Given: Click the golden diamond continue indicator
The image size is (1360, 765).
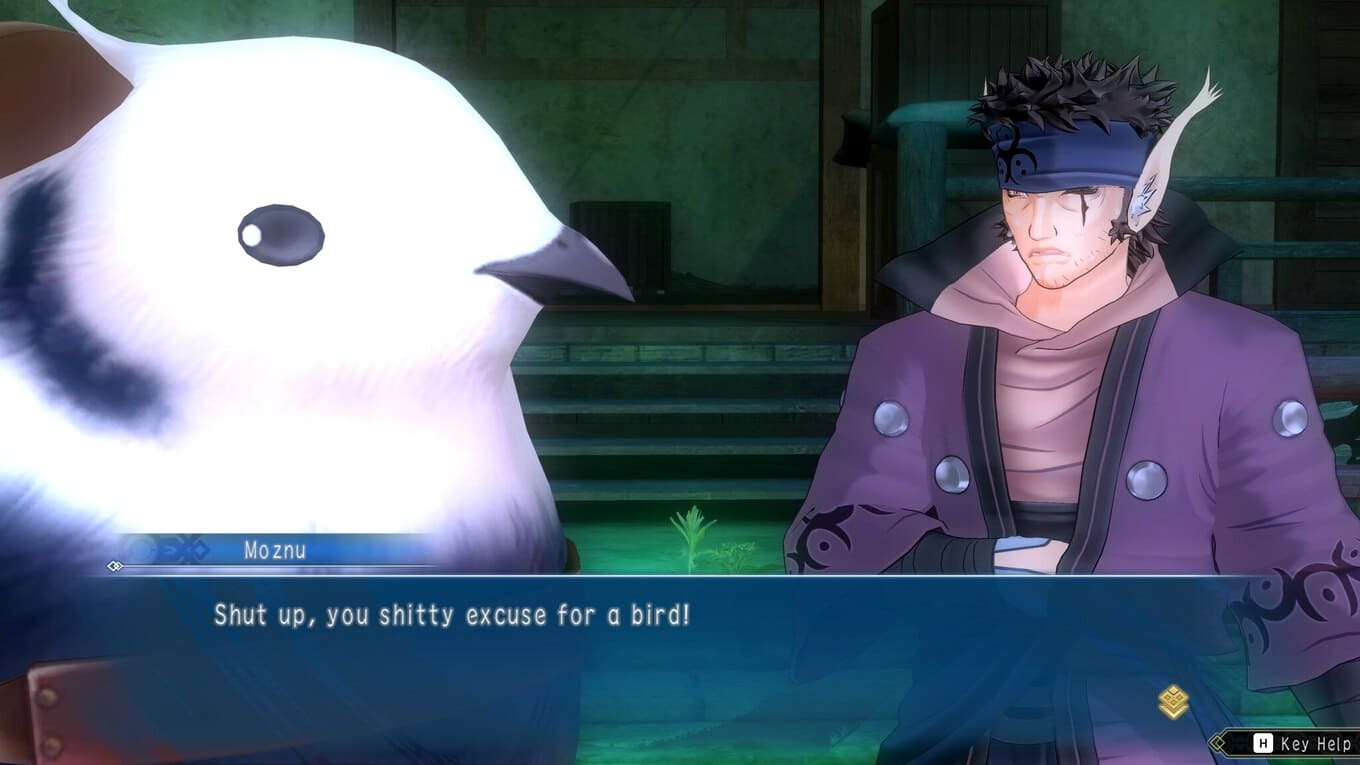Looking at the screenshot, I should tap(1173, 701).
